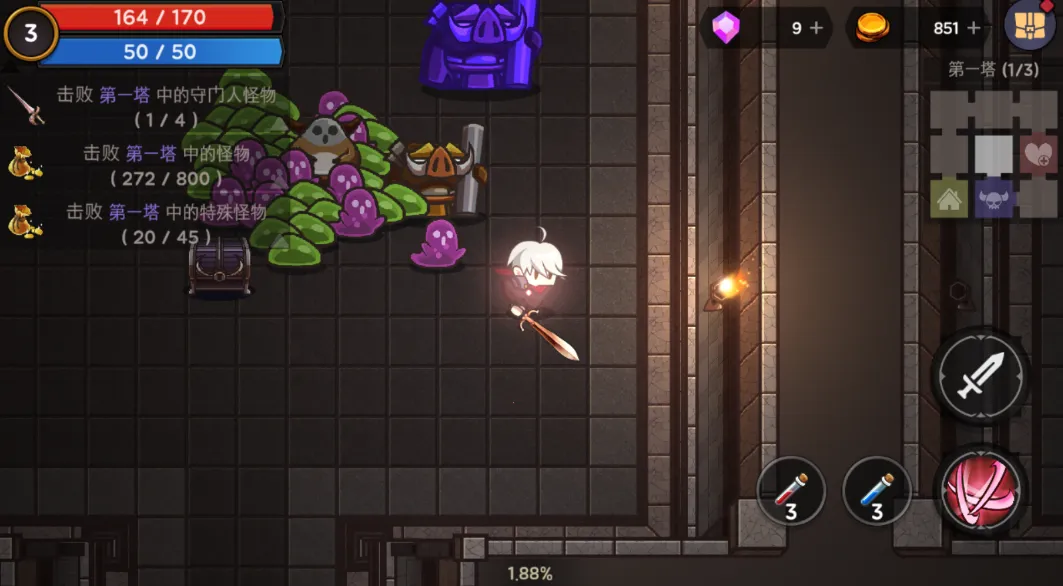The height and width of the screenshot is (586, 1063).
Task: Activate the red slash skill
Action: click(x=979, y=492)
